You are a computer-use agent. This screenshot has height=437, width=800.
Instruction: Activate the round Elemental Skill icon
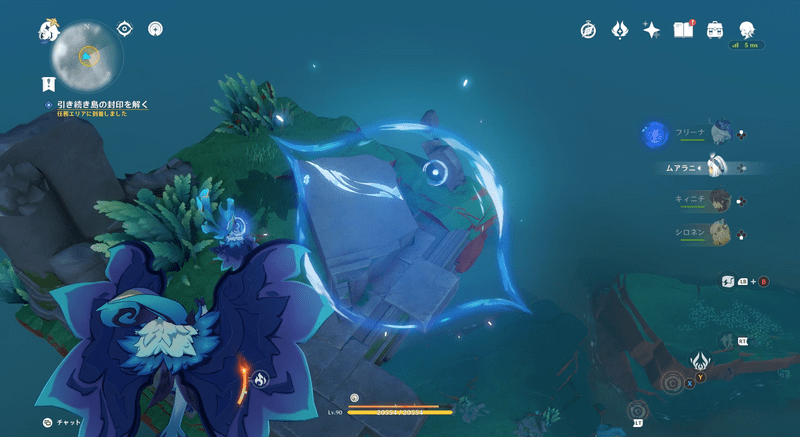click(672, 382)
